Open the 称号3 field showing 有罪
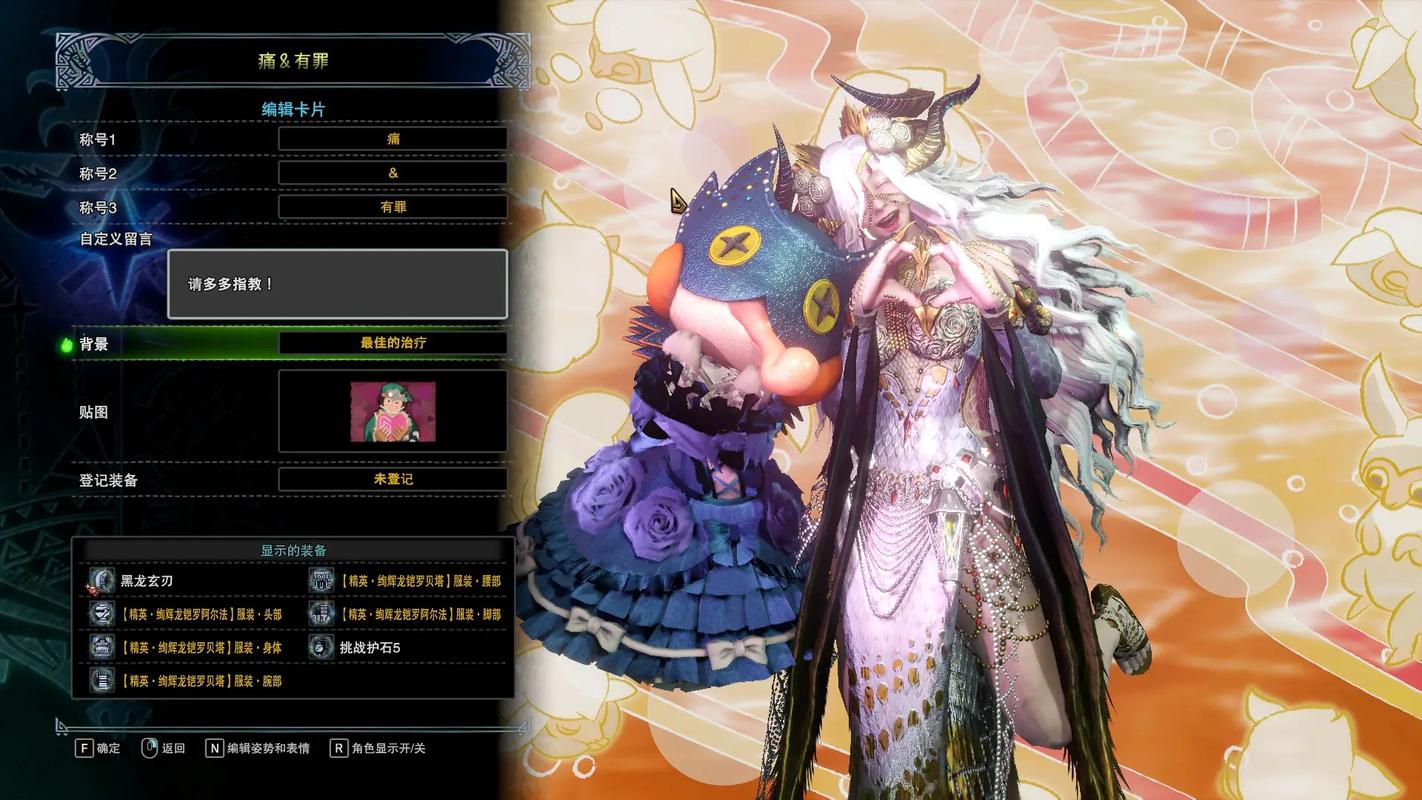This screenshot has height=800, width=1422. [x=392, y=207]
